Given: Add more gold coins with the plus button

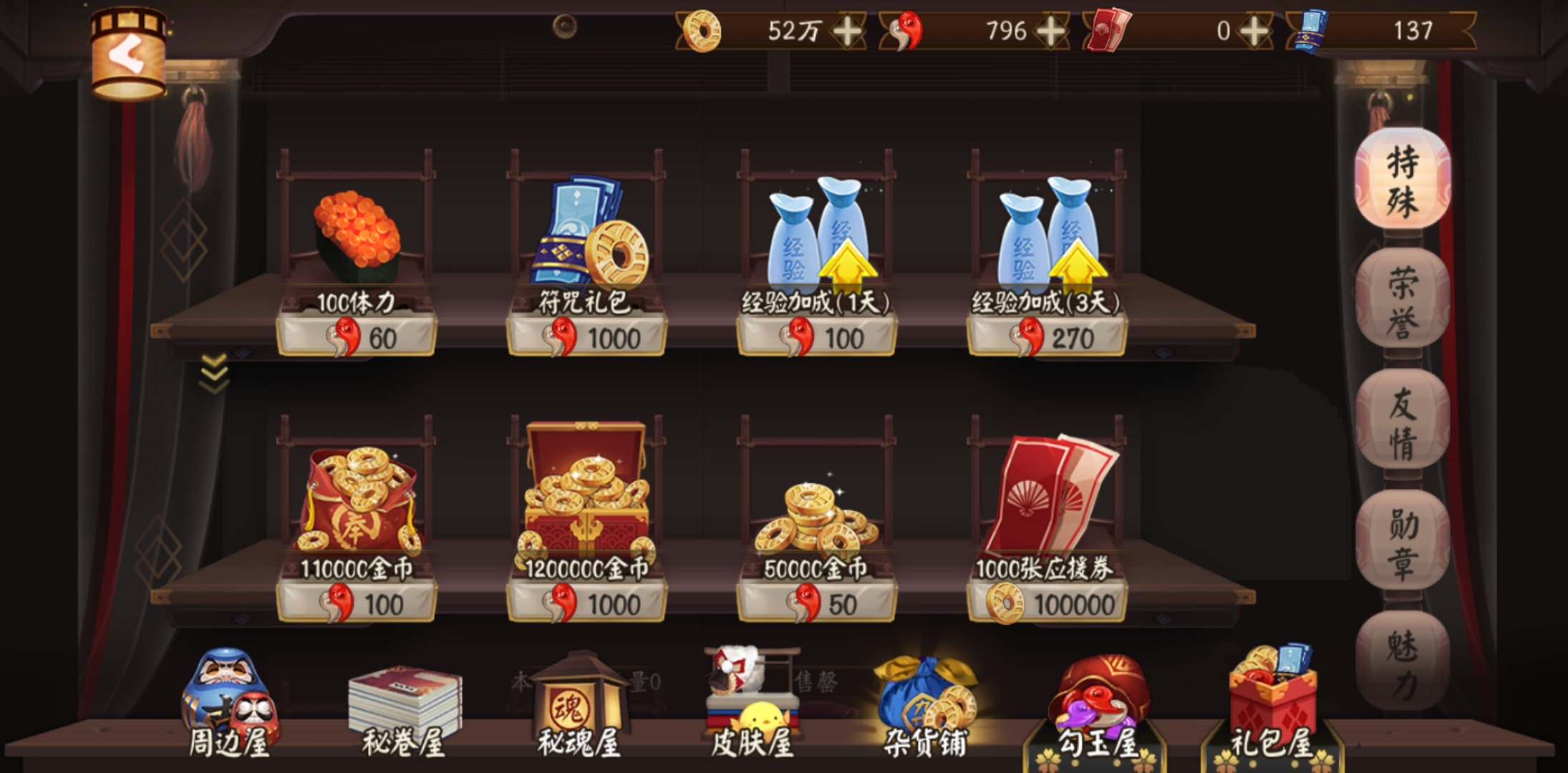Looking at the screenshot, I should click(848, 31).
